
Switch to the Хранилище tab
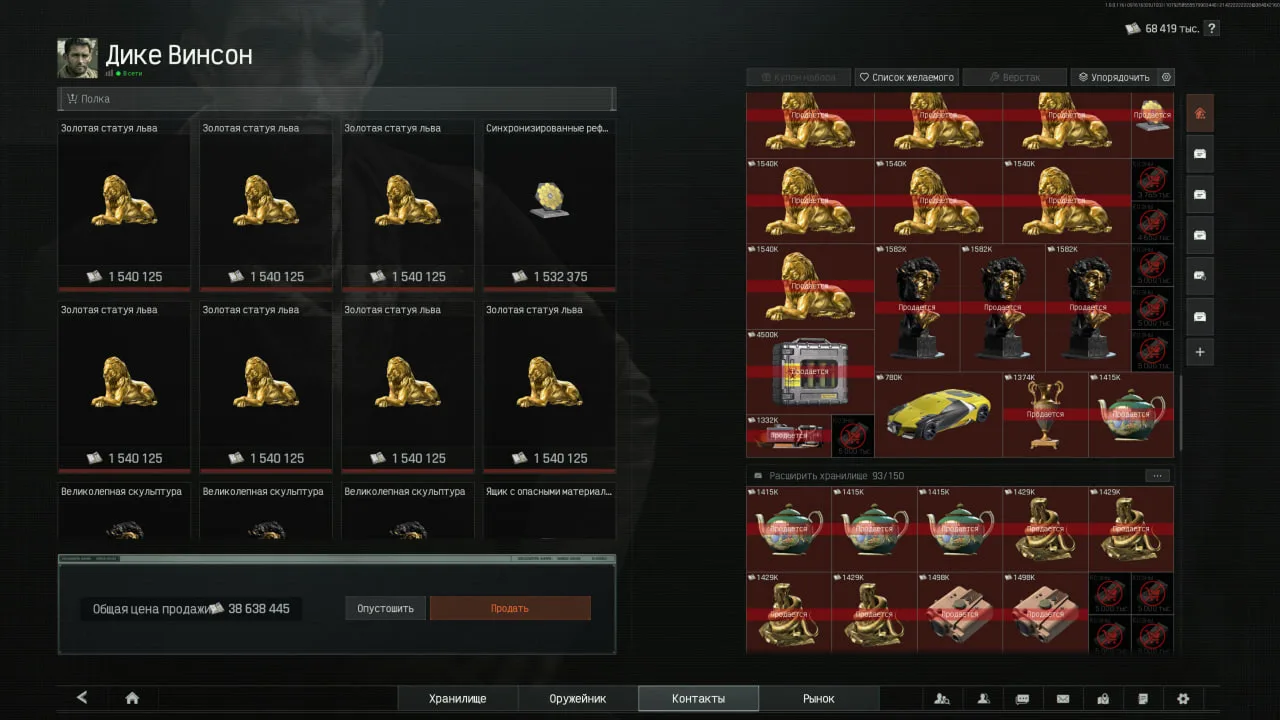[x=457, y=699]
